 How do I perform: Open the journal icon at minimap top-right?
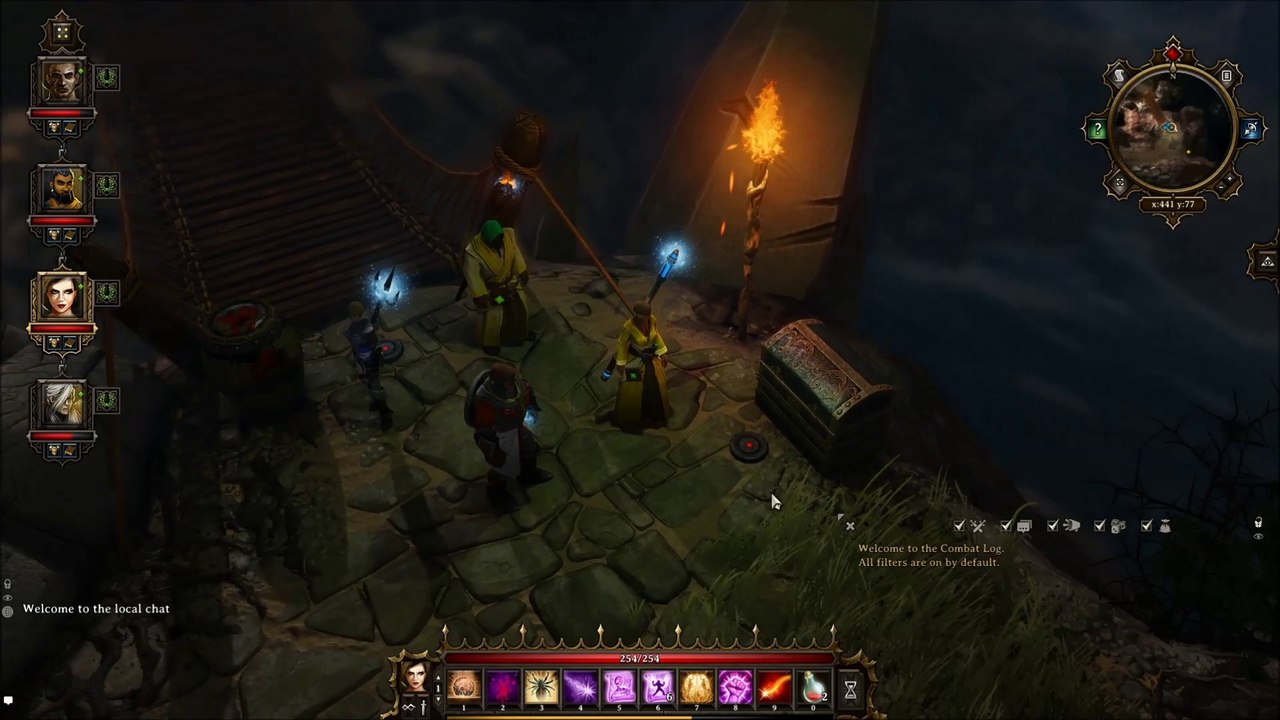[1226, 76]
